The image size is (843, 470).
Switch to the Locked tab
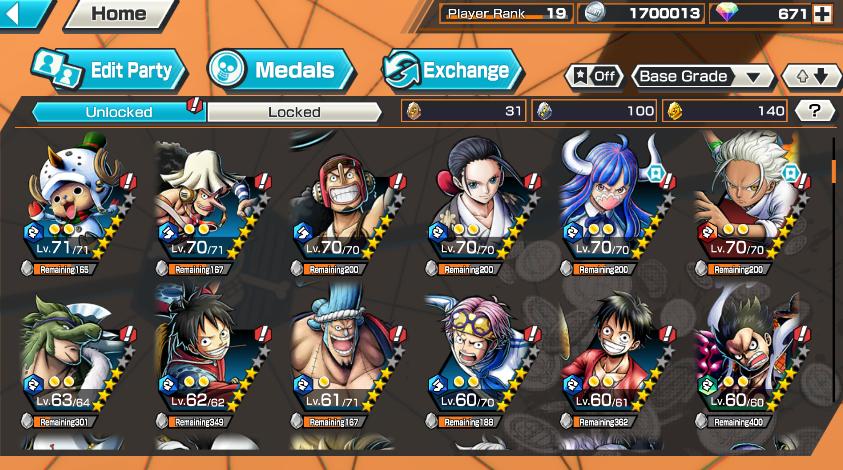[294, 111]
